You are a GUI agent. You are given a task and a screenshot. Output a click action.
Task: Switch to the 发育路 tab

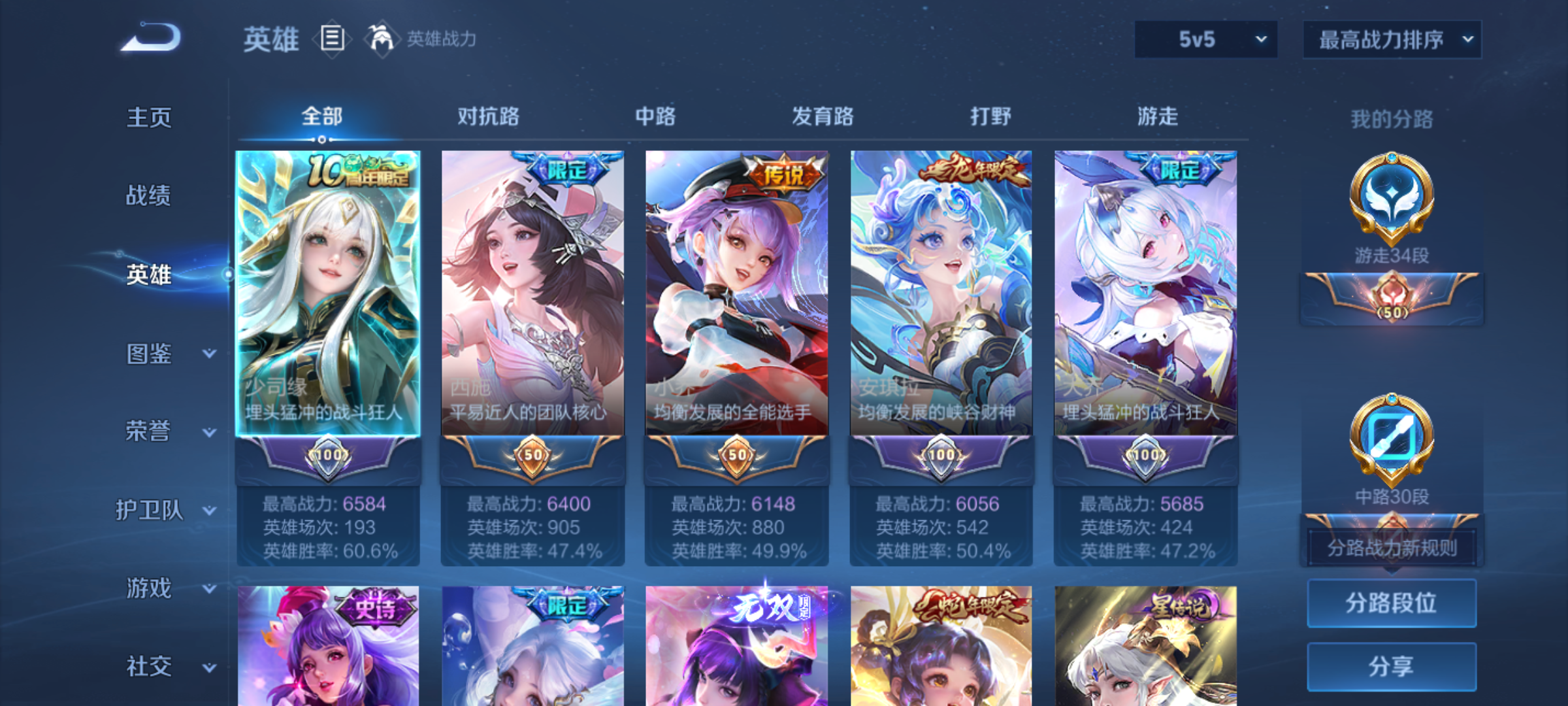823,116
